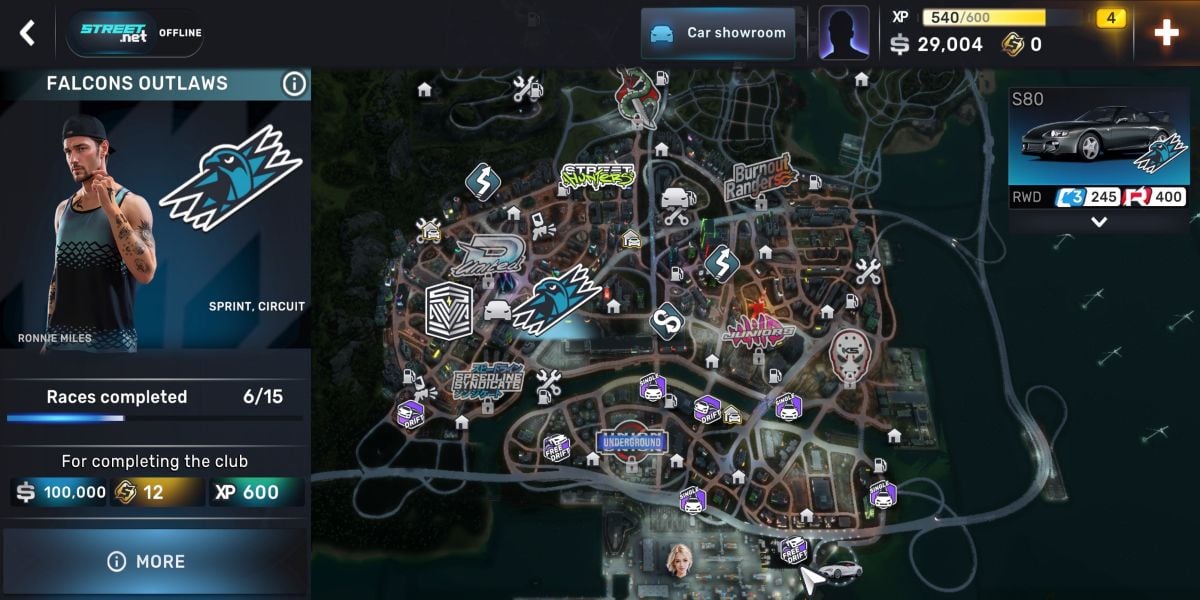The width and height of the screenshot is (1200, 600).
Task: Select the Street Hunters club marker
Action: [x=597, y=177]
